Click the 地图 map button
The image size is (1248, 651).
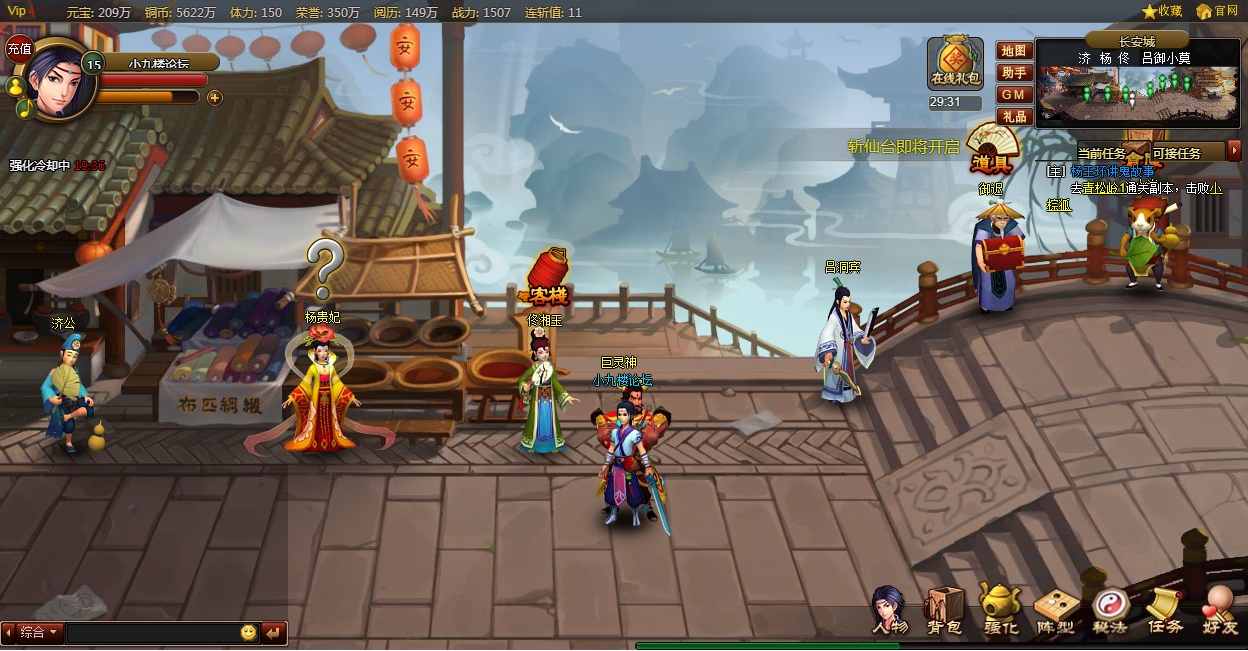coord(1013,51)
